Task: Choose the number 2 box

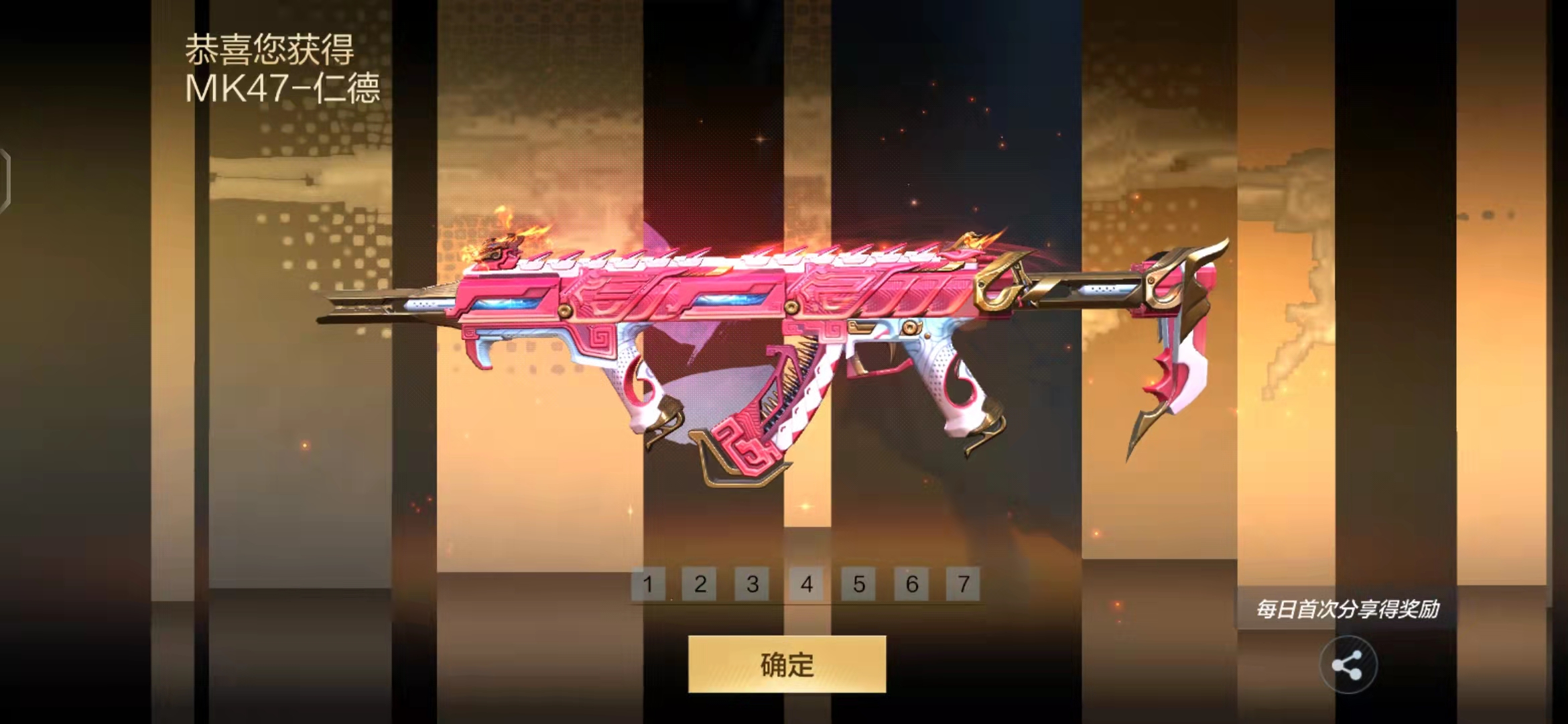Action: point(700,584)
